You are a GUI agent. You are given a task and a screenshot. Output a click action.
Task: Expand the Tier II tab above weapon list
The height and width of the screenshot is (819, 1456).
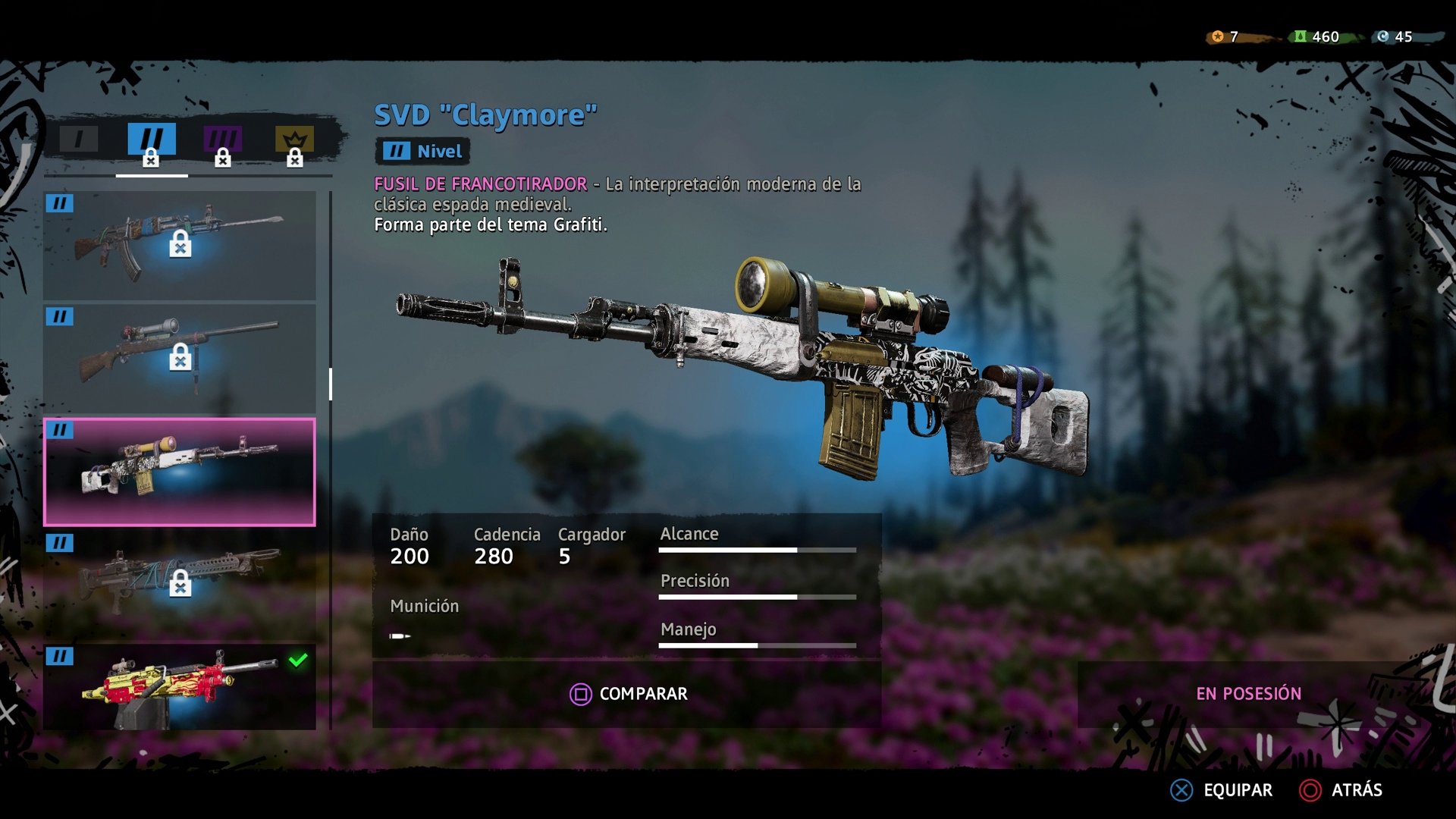(151, 138)
